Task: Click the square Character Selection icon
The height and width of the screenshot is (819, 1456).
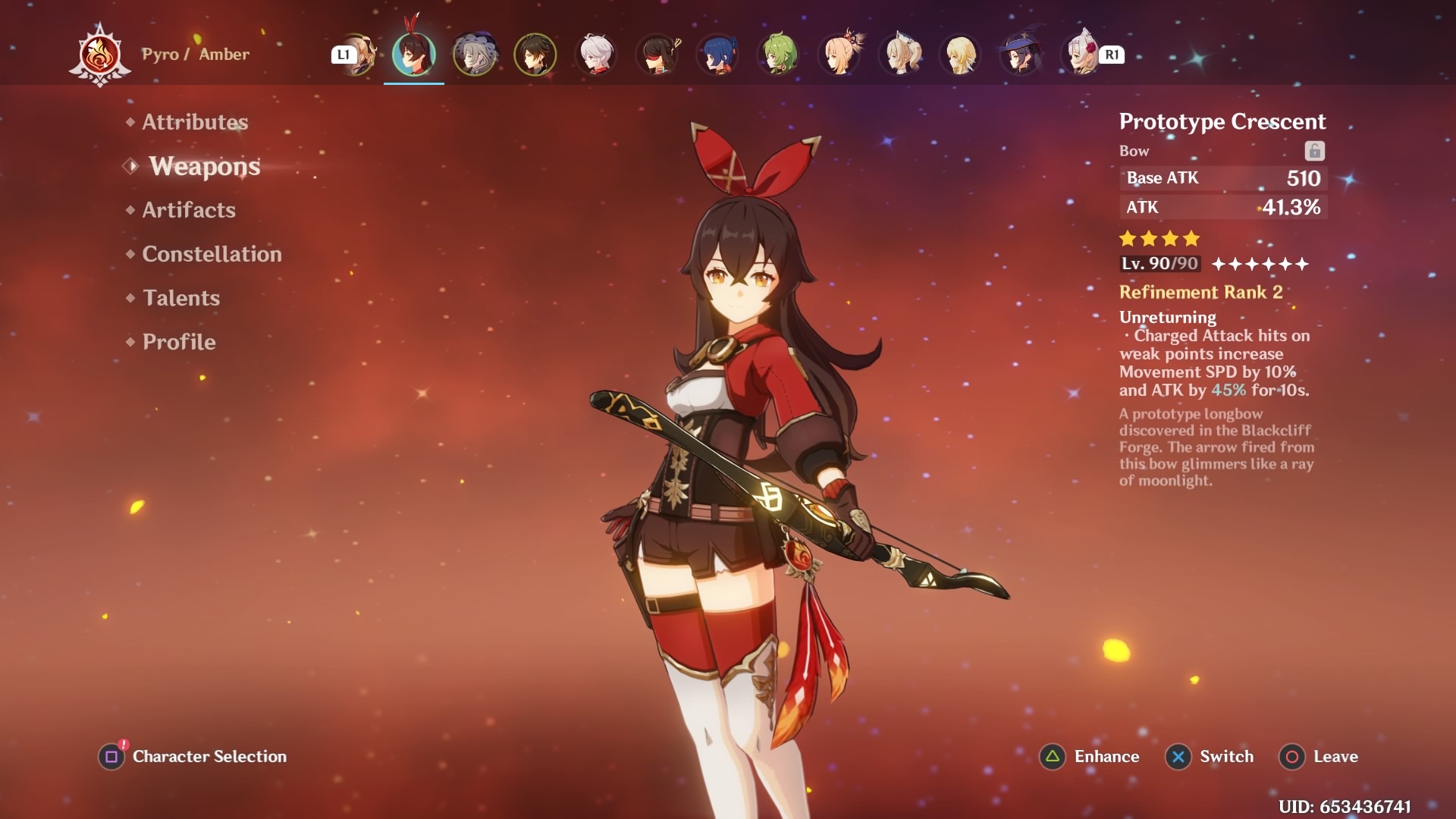Action: pyautogui.click(x=112, y=756)
